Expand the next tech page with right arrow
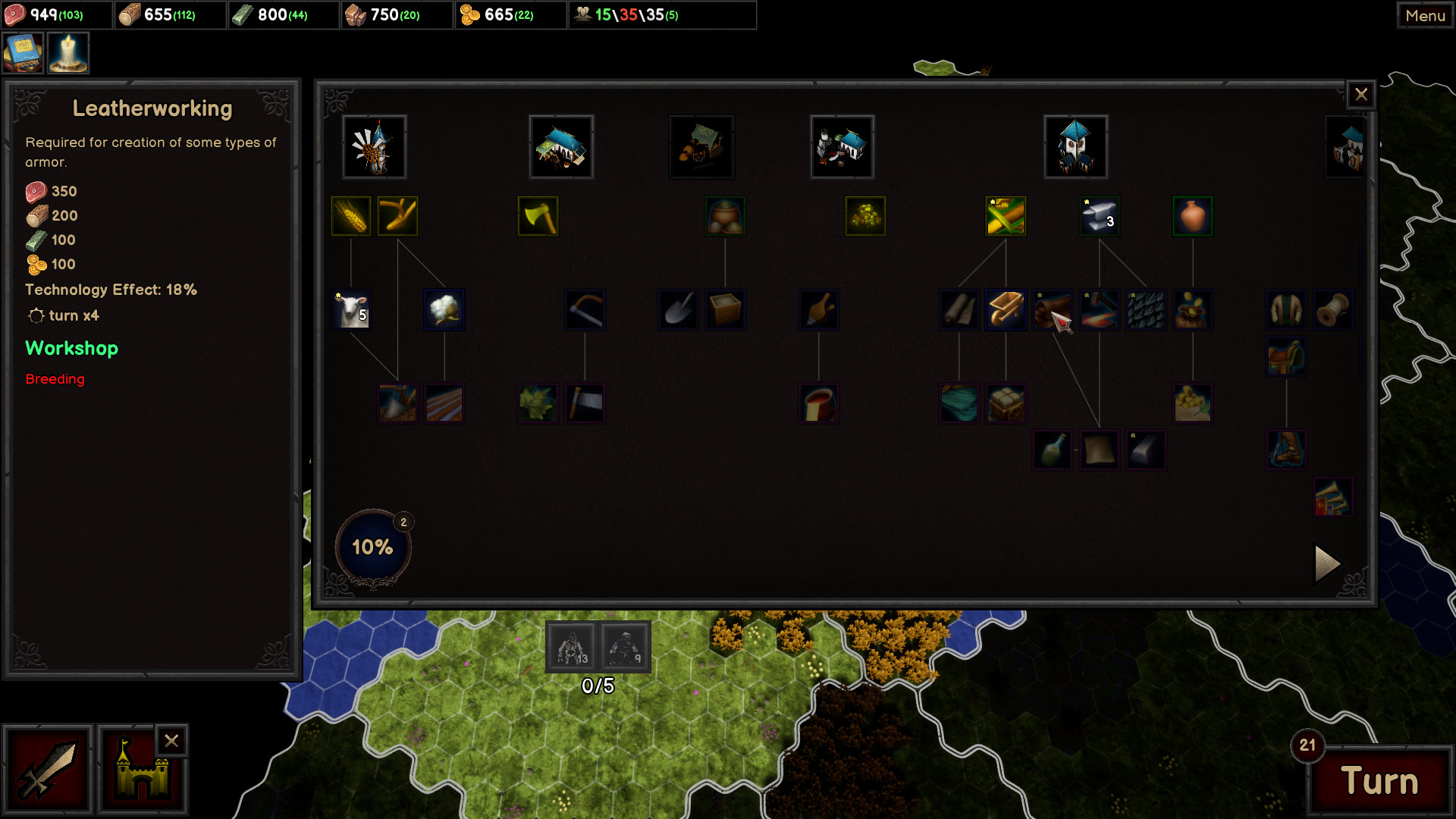This screenshot has width=1456, height=819. (x=1326, y=563)
